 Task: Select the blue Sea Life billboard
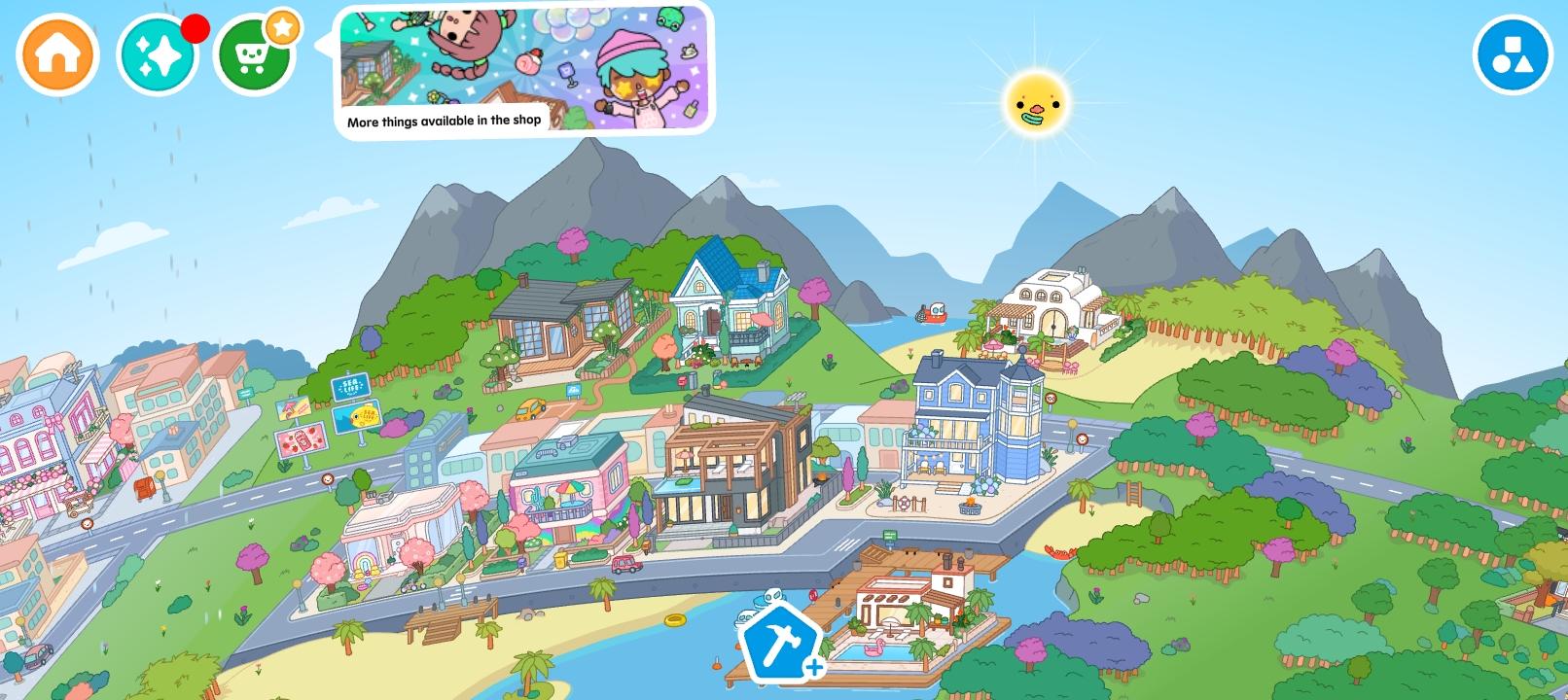coord(350,387)
